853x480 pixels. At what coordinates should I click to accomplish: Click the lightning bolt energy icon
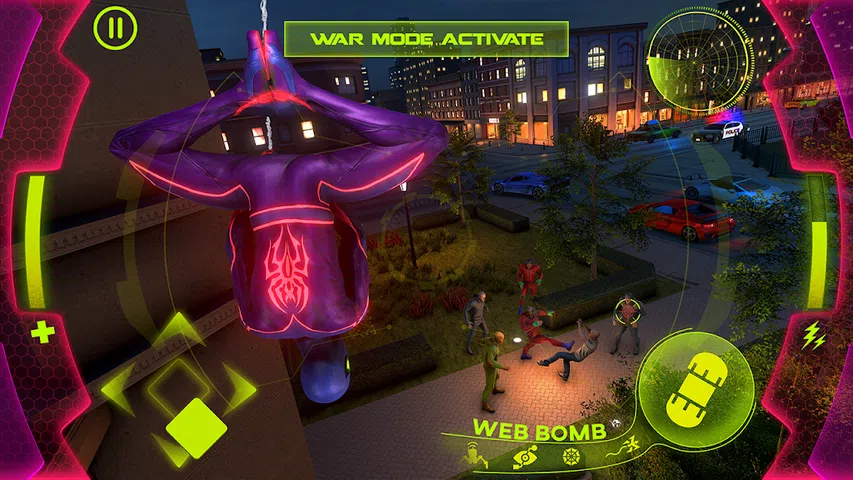814,336
